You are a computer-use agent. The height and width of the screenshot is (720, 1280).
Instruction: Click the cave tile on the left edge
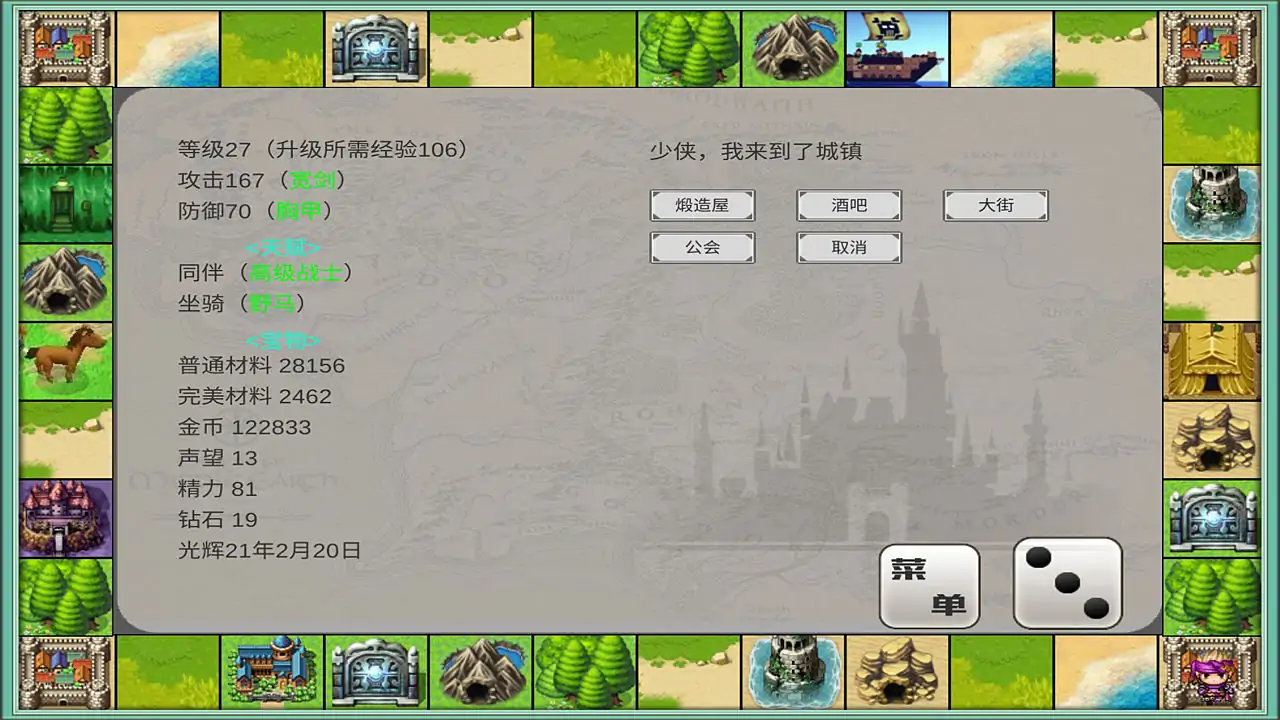(x=64, y=283)
